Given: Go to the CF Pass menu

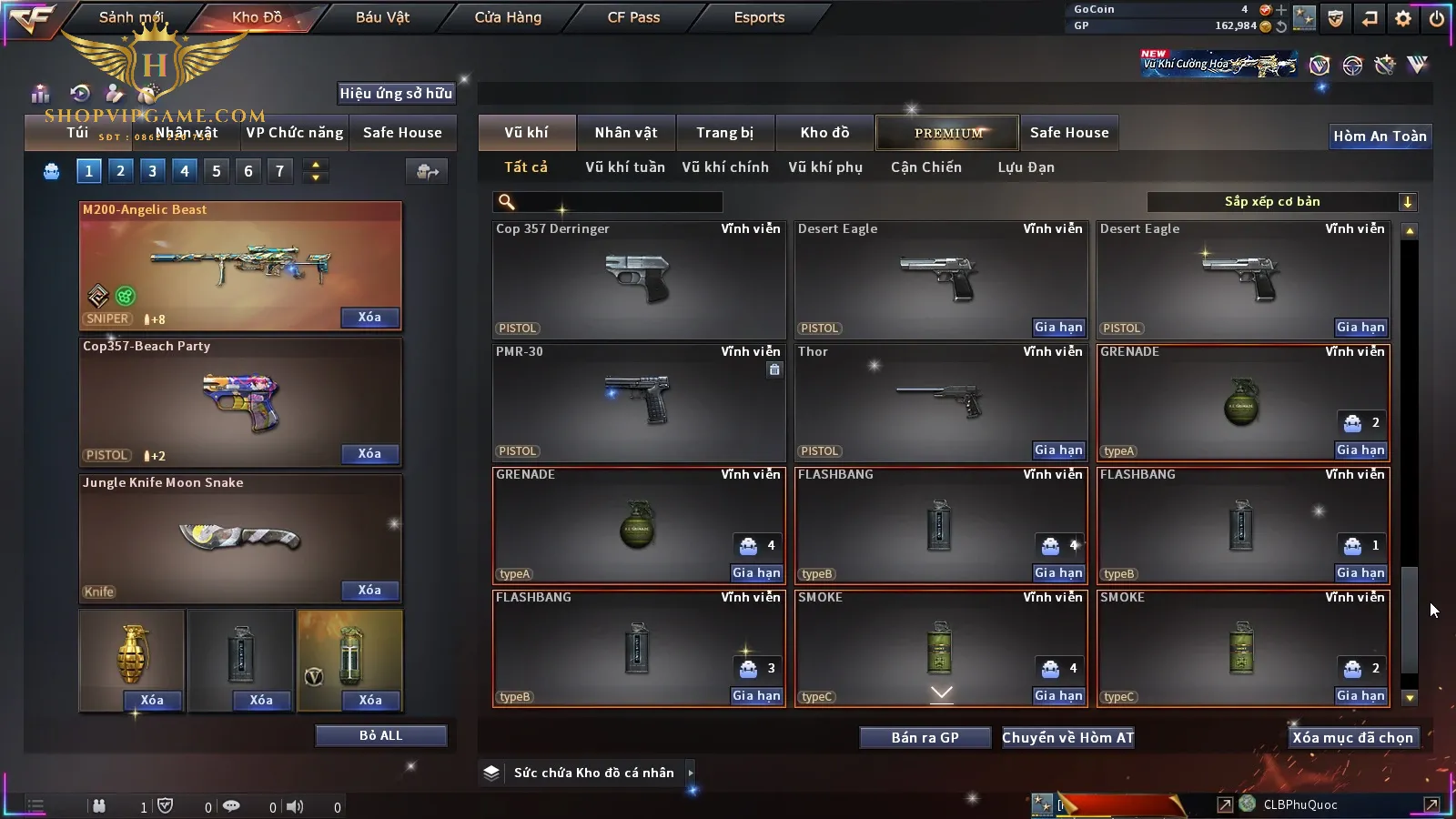Looking at the screenshot, I should pyautogui.click(x=633, y=17).
